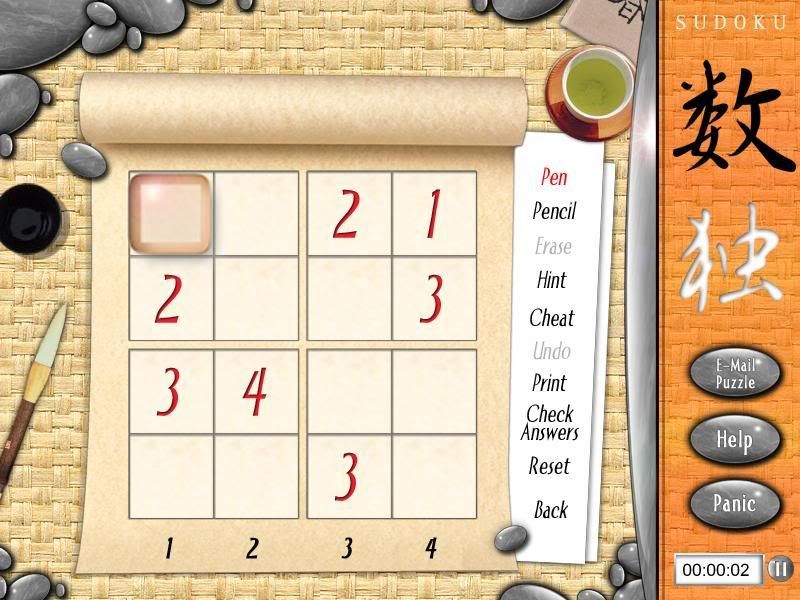Viewport: 800px width, 600px height.
Task: Switch to Pencil mode
Action: [554, 211]
